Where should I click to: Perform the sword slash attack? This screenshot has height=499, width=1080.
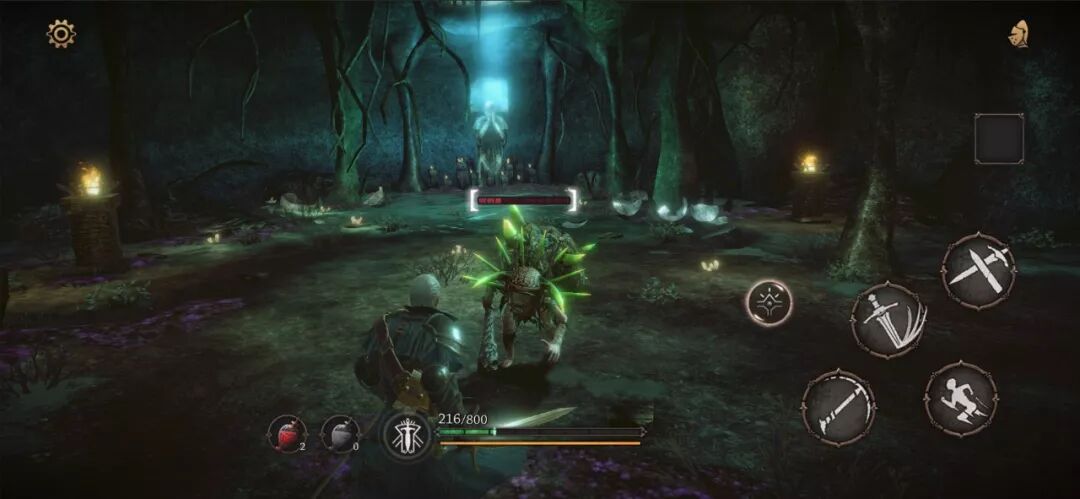(x=888, y=320)
